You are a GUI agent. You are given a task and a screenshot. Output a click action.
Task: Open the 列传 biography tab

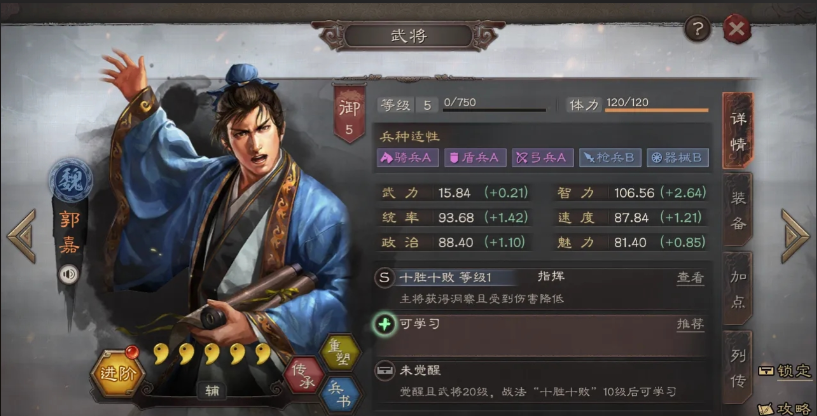click(737, 364)
